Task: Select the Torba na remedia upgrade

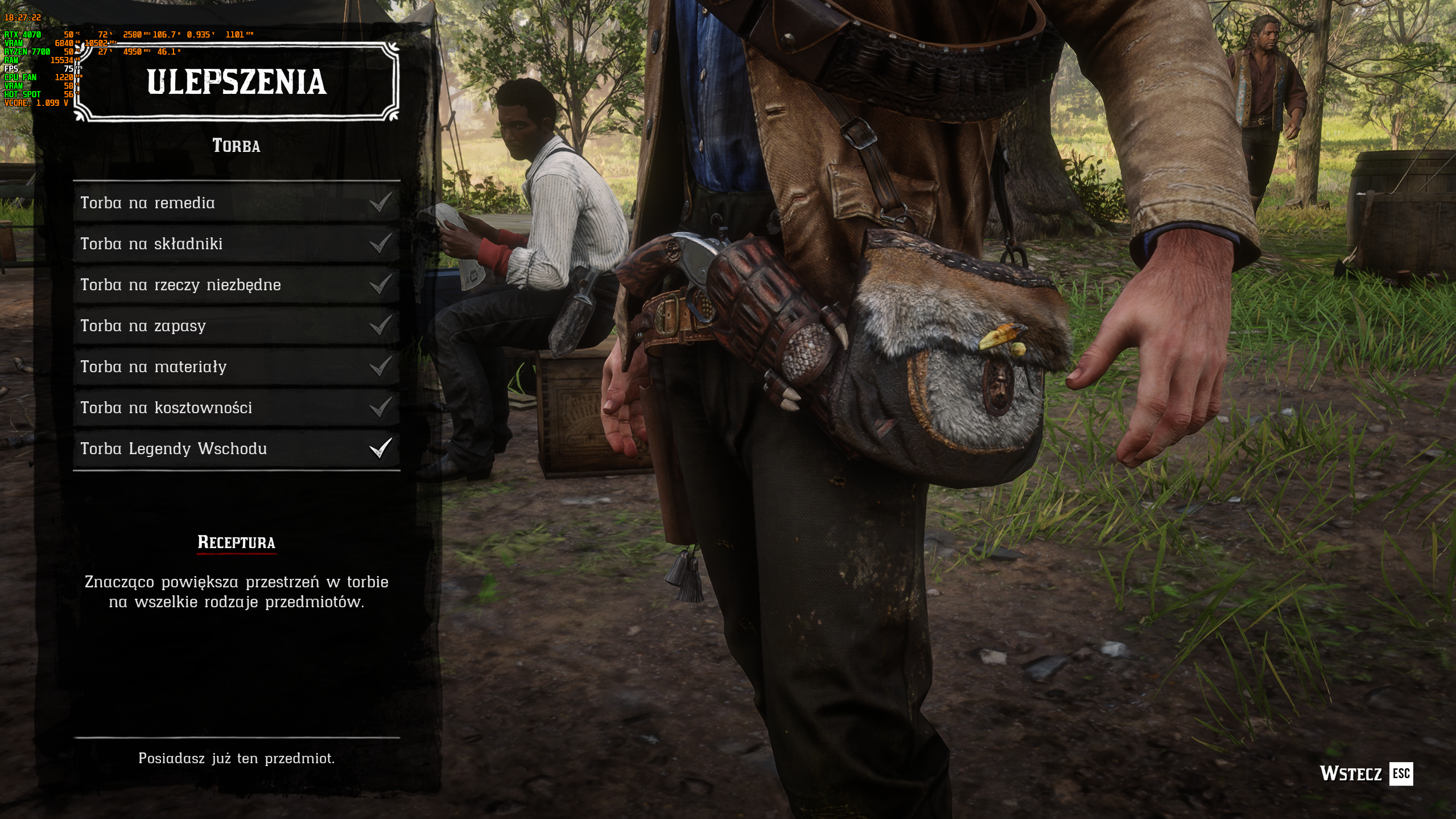Action: 236,203
